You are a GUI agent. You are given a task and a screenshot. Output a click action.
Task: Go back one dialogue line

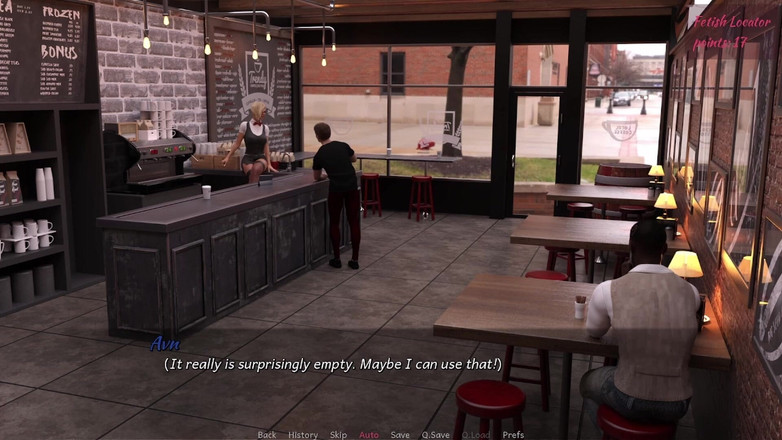coord(267,435)
